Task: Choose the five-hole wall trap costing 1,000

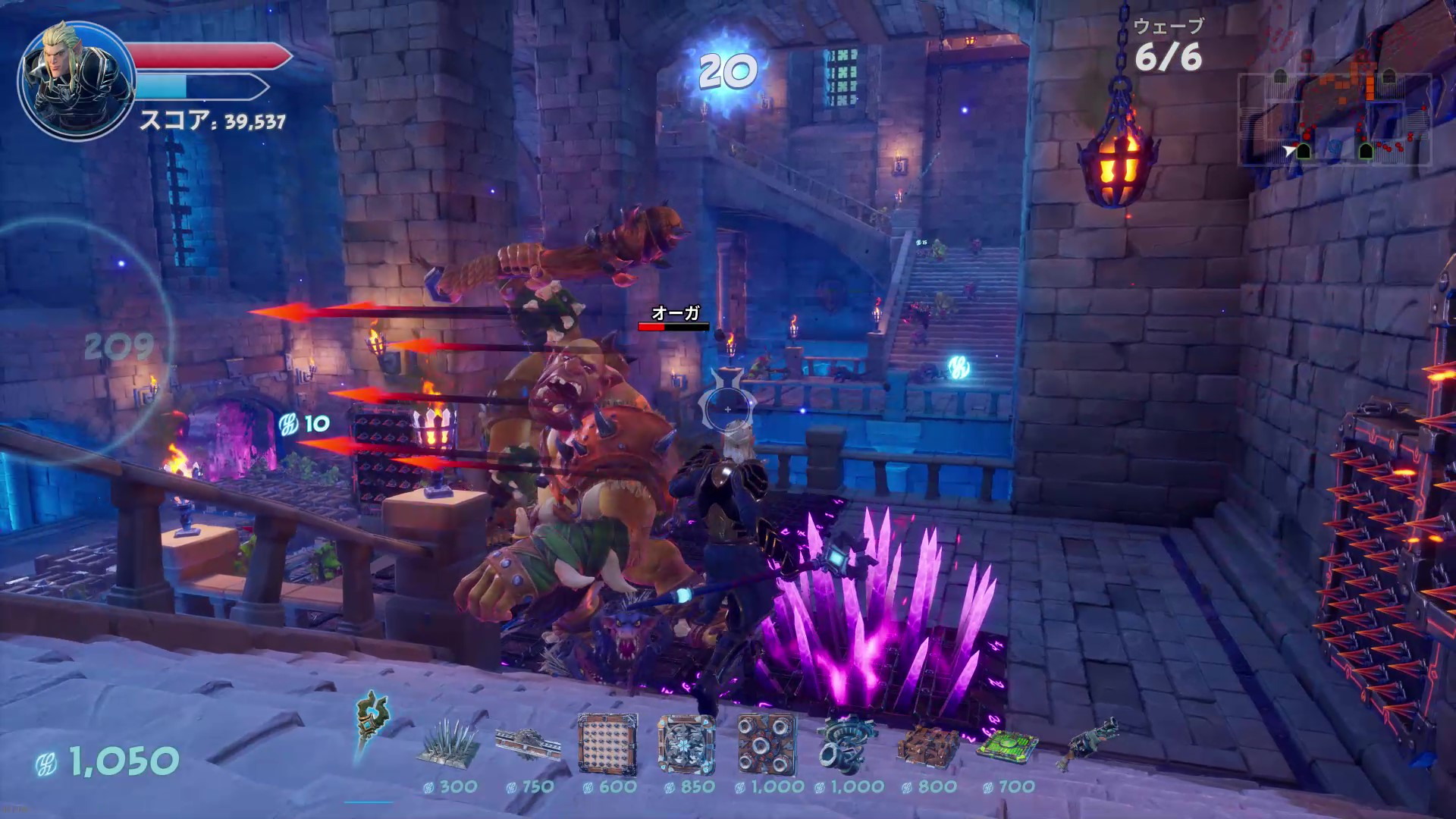Action: pyautogui.click(x=767, y=745)
